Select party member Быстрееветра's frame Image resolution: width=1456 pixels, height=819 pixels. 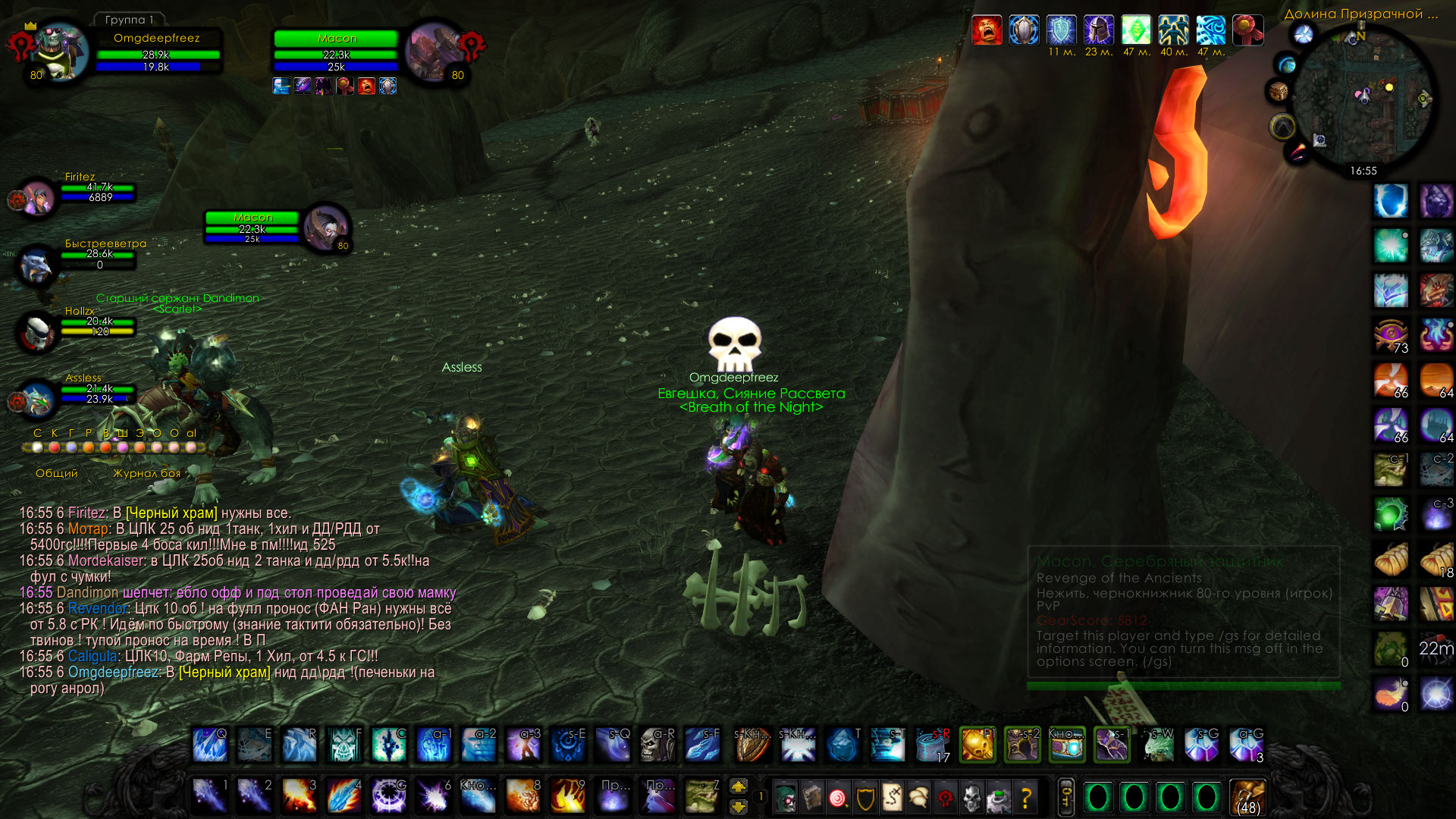pyautogui.click(x=36, y=264)
